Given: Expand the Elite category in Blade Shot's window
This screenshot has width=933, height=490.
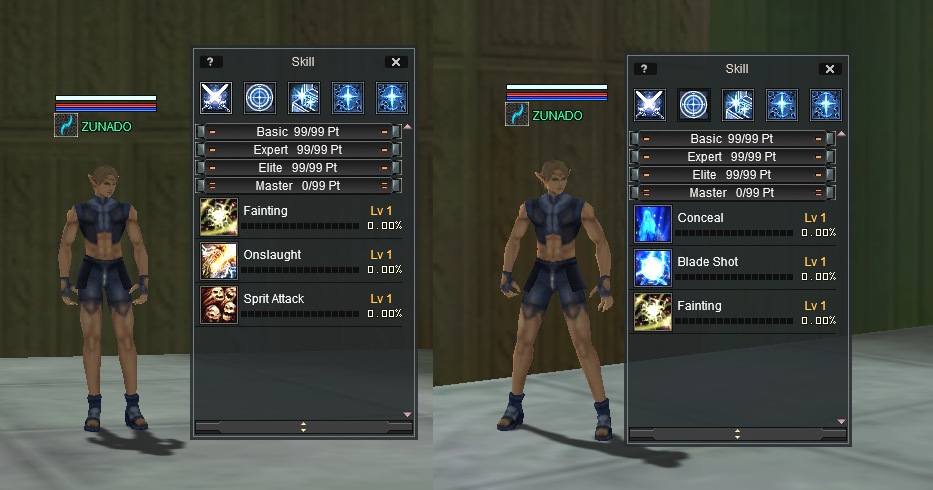Looking at the screenshot, I should tap(734, 174).
